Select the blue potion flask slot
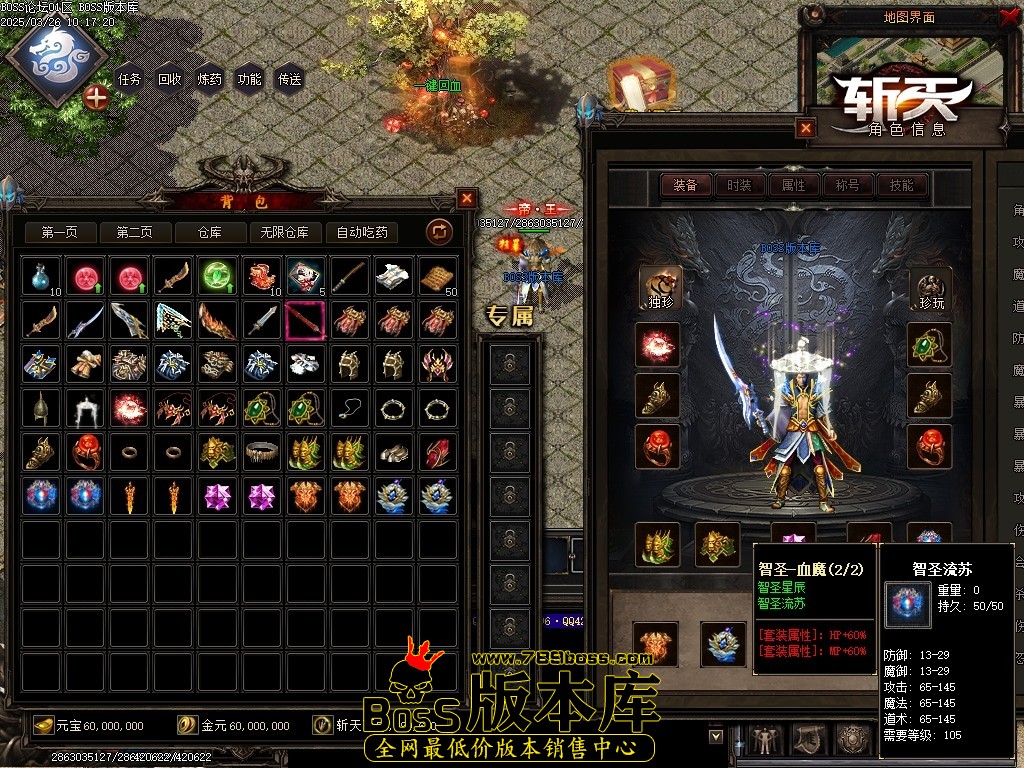The width and height of the screenshot is (1024, 768). (42, 276)
